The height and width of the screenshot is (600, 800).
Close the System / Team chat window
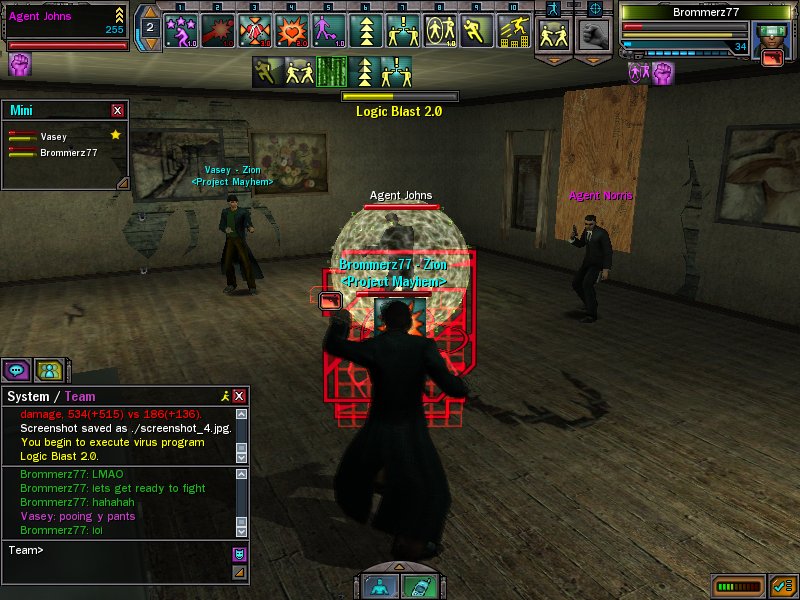[239, 397]
